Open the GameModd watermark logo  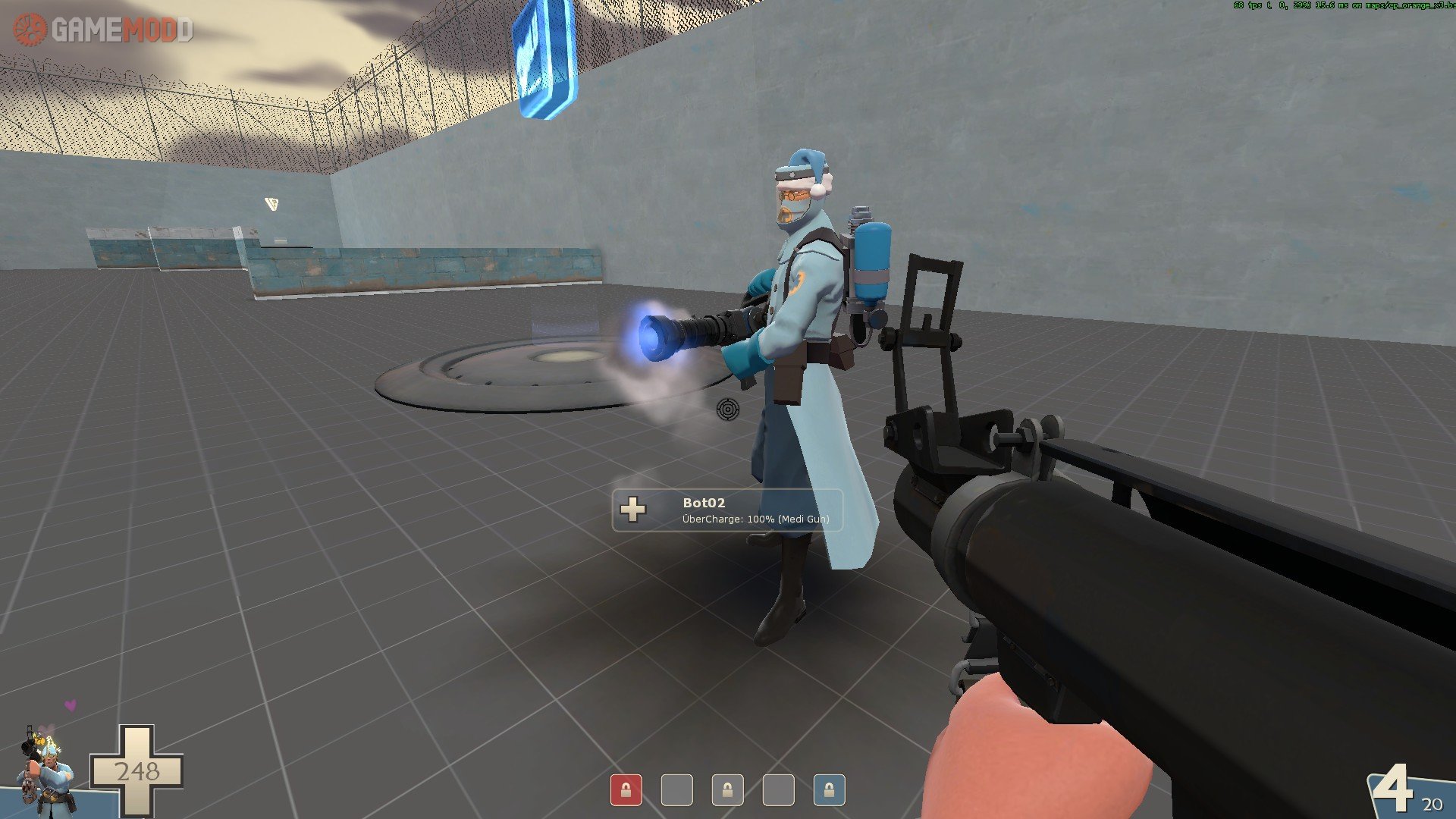(x=103, y=30)
